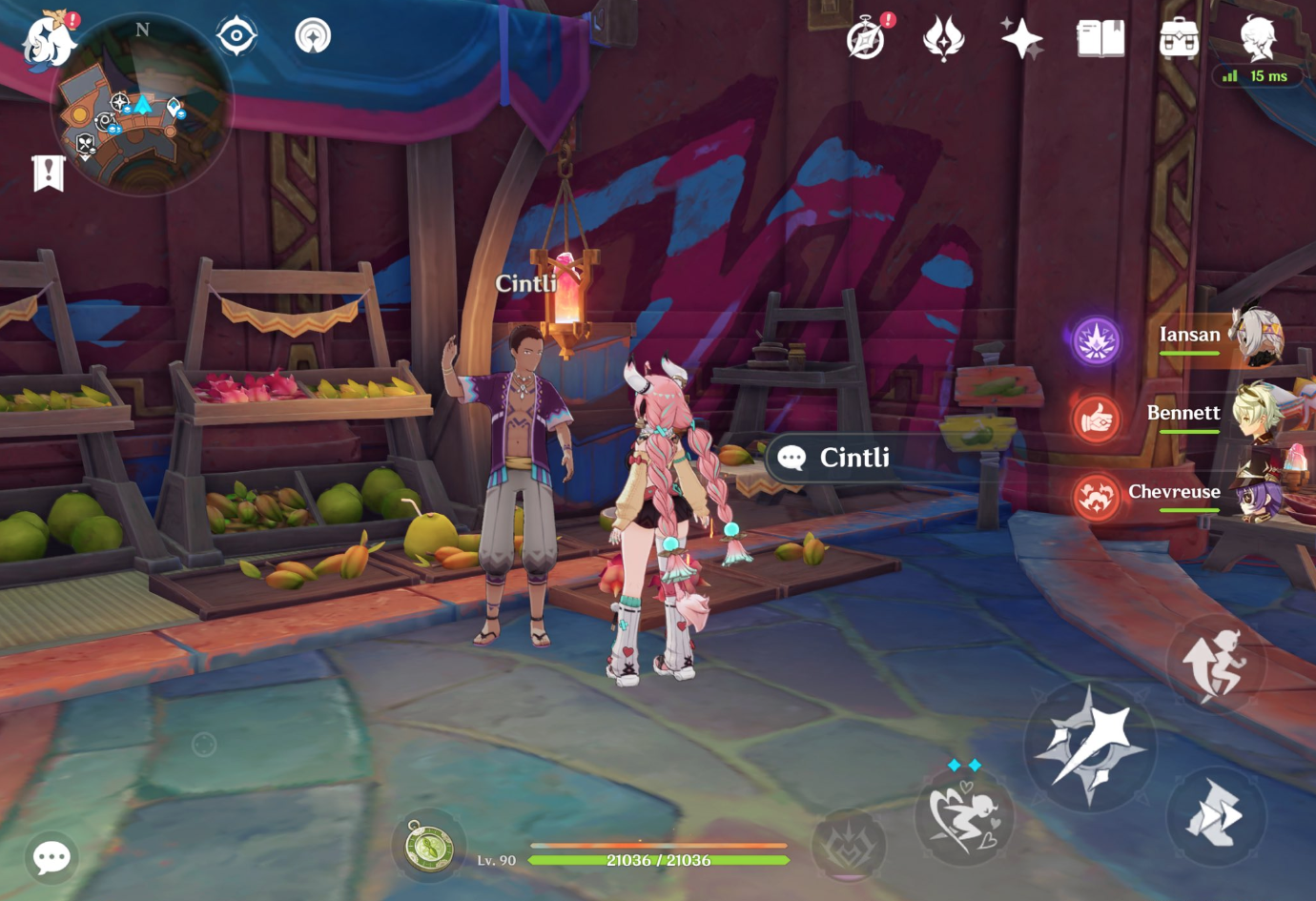Open the chat speech bubble
Image resolution: width=1316 pixels, height=901 pixels.
(51, 857)
